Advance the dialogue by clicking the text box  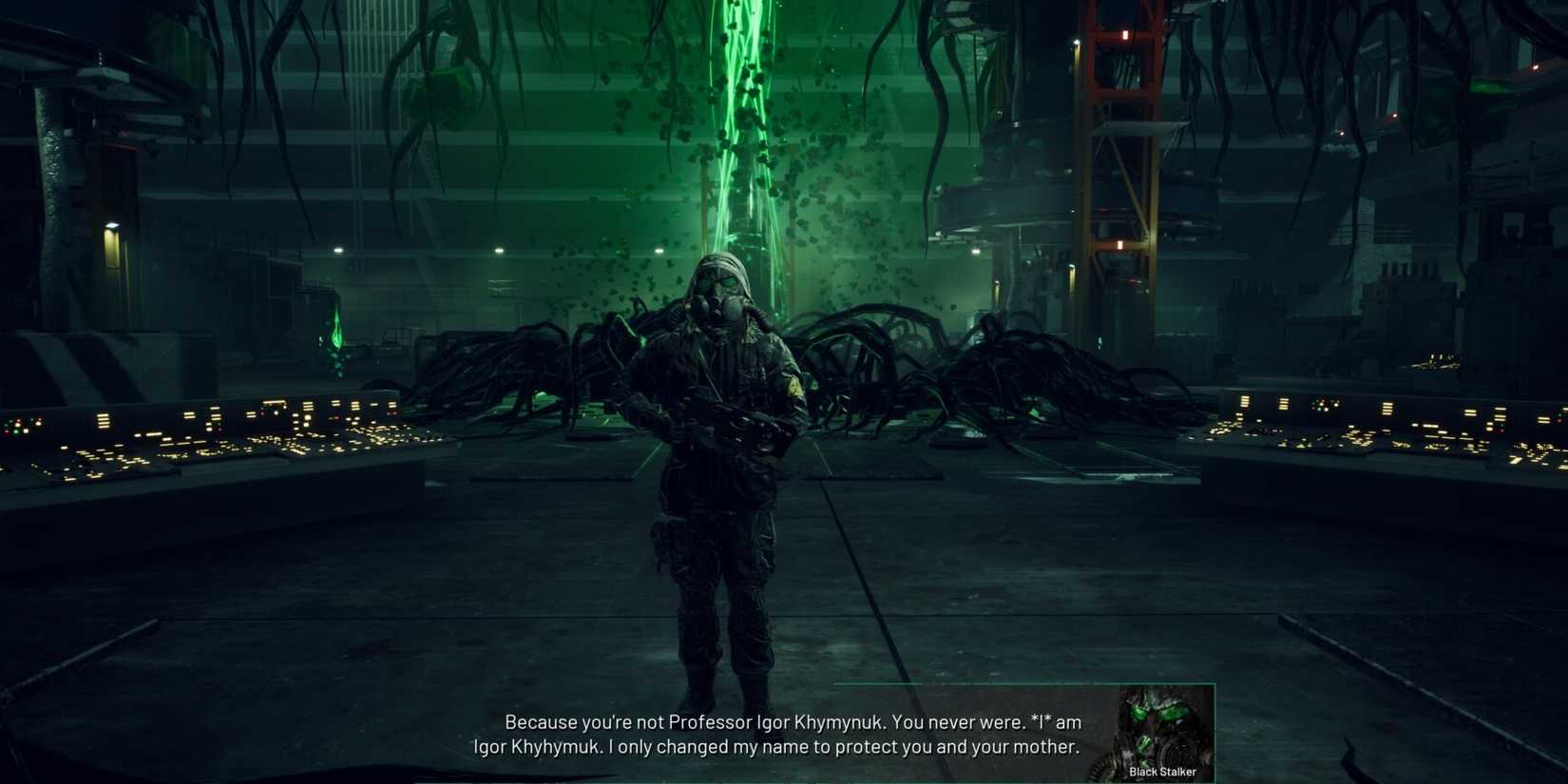pos(779,734)
